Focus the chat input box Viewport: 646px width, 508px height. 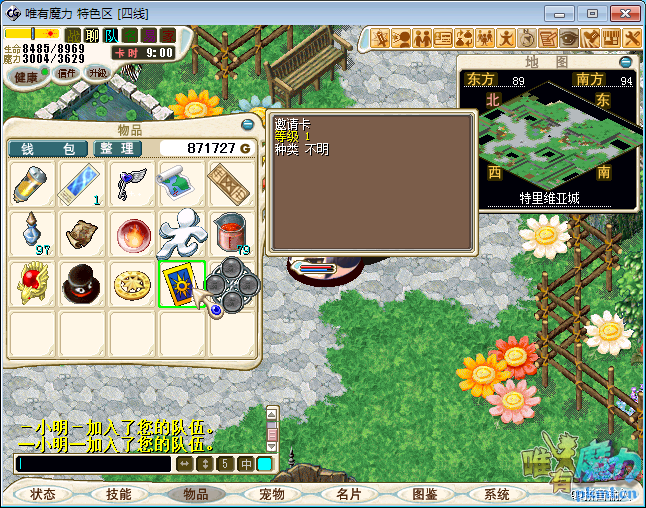tap(93, 464)
